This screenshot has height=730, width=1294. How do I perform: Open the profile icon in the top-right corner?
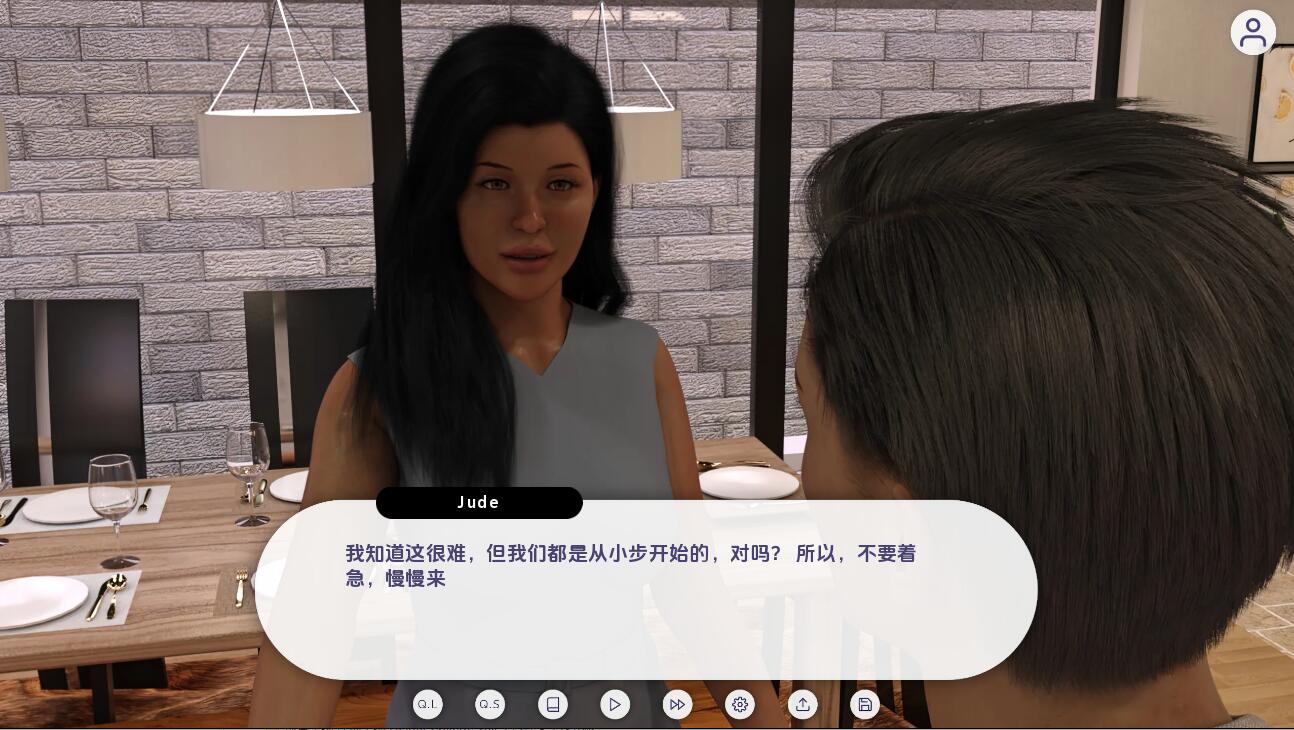1253,32
